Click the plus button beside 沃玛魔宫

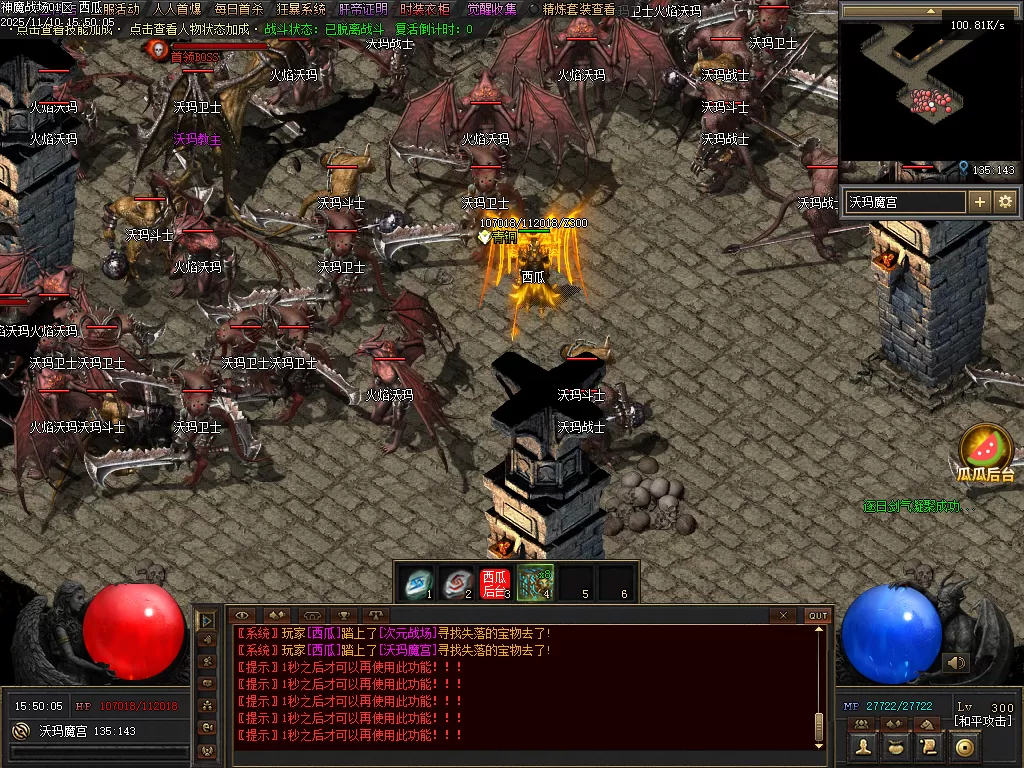point(980,202)
